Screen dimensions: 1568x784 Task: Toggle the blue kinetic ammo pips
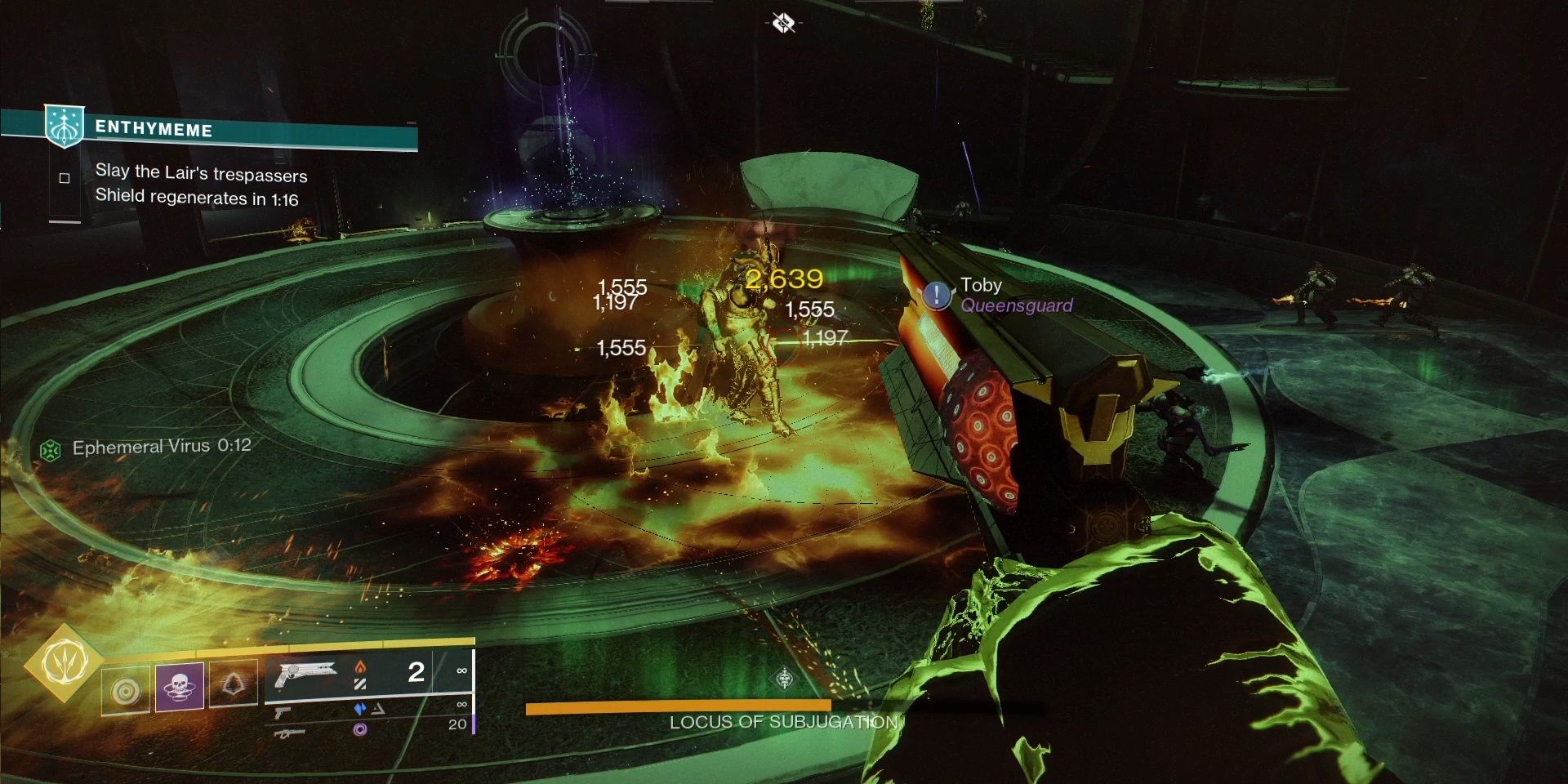(359, 710)
